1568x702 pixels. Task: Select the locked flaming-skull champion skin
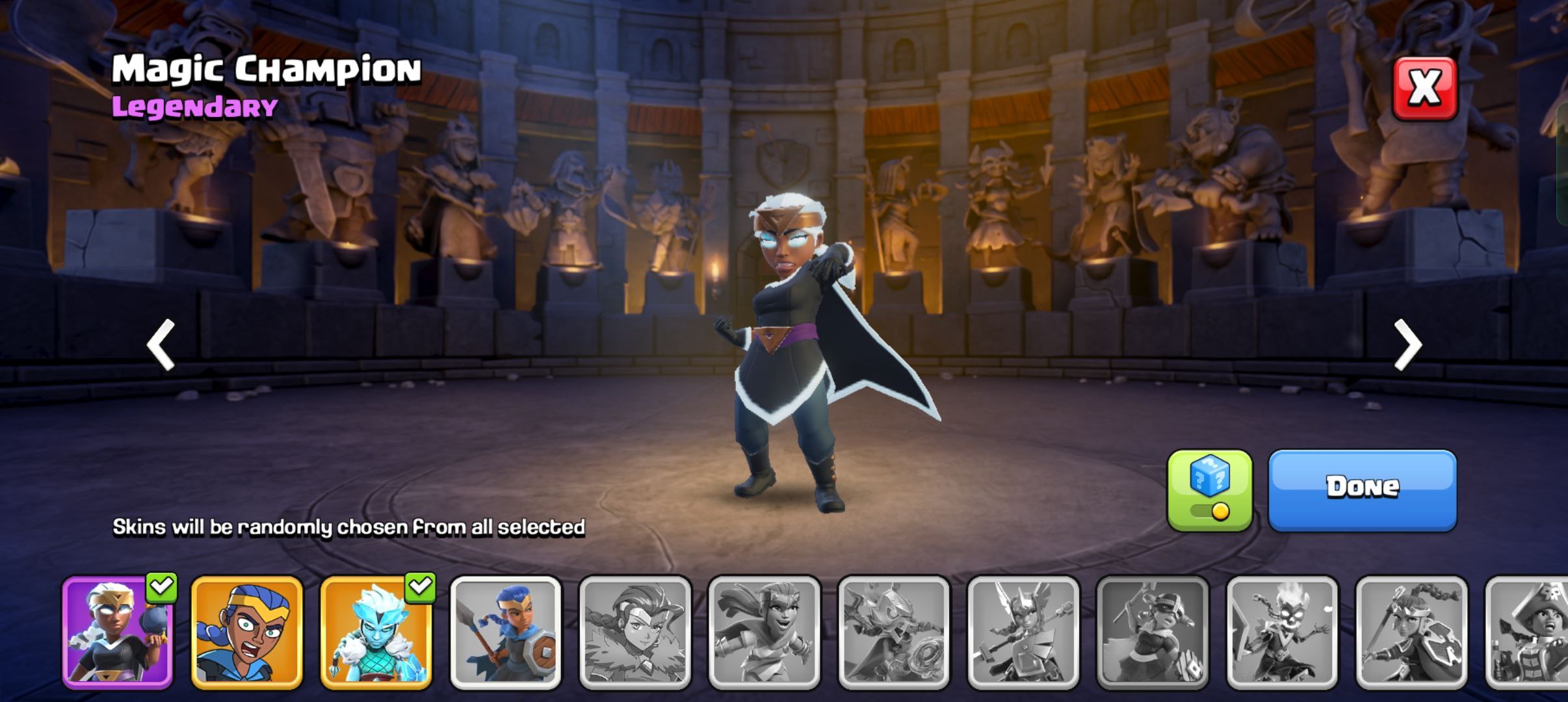coord(1281,632)
